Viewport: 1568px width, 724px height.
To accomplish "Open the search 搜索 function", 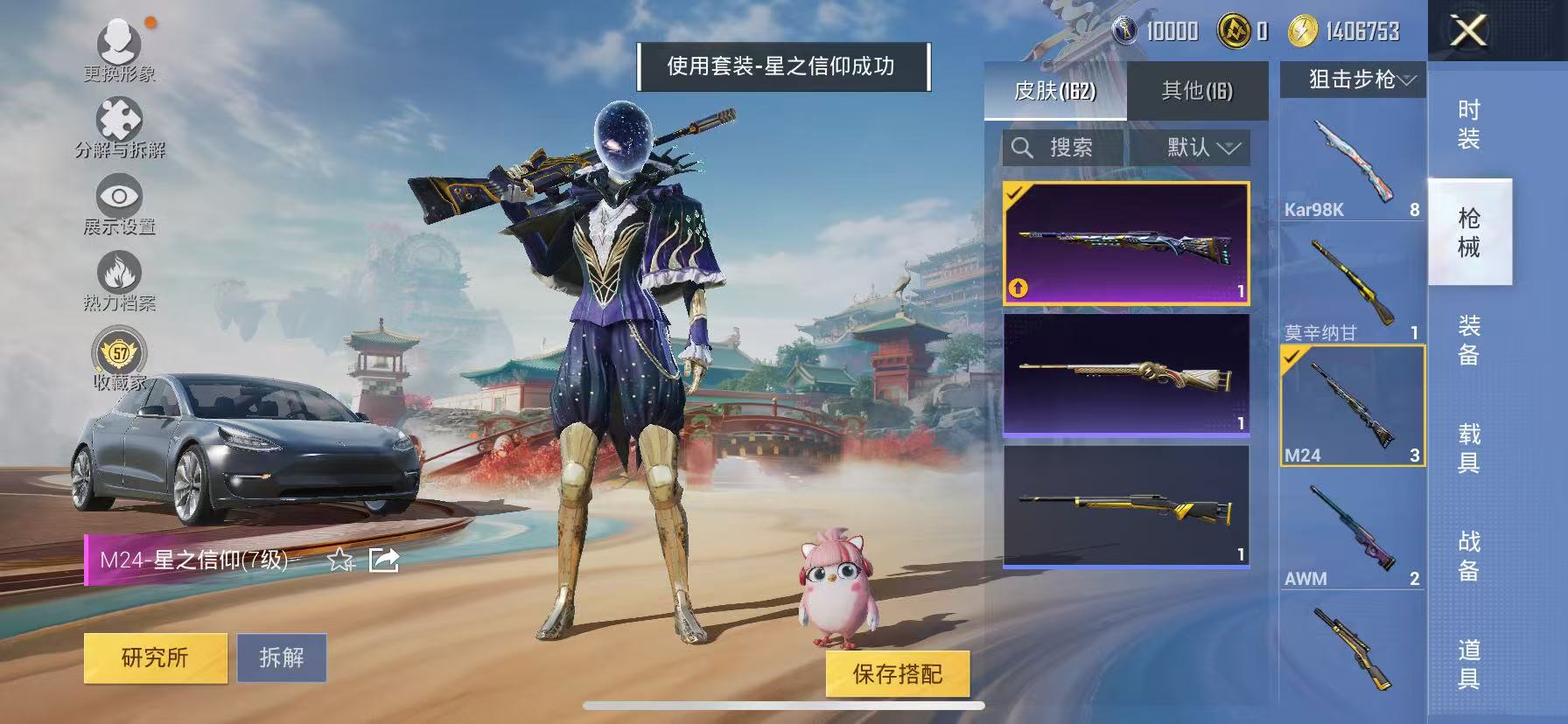I will click(x=1059, y=147).
